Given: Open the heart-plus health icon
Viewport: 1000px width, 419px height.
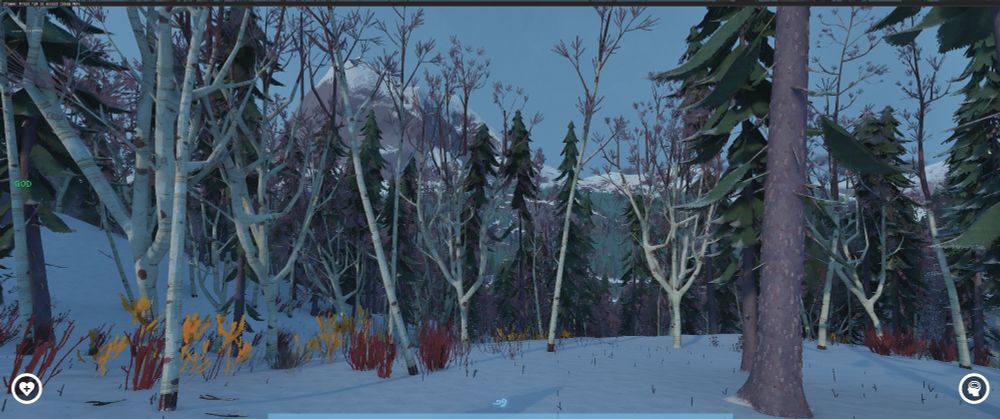Looking at the screenshot, I should coord(26,388).
